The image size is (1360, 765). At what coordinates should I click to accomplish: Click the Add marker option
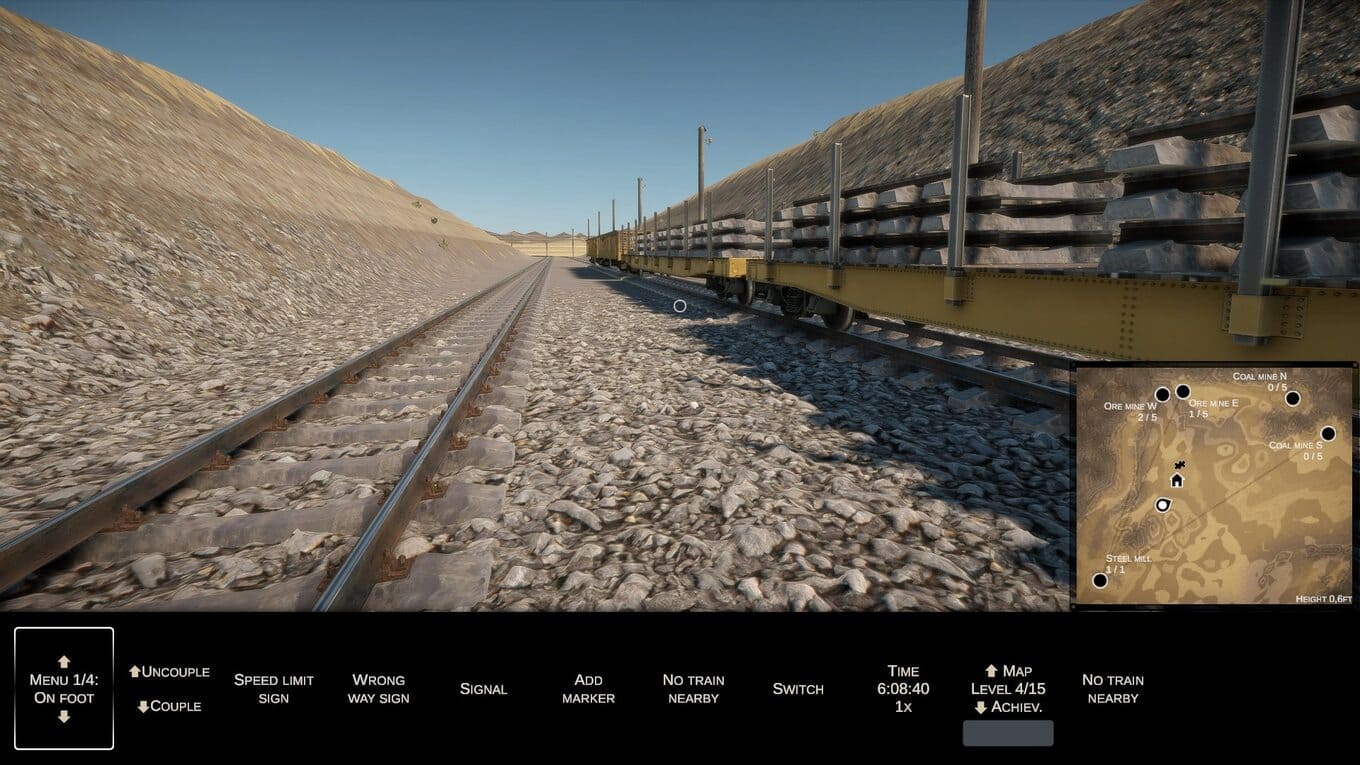pos(588,688)
